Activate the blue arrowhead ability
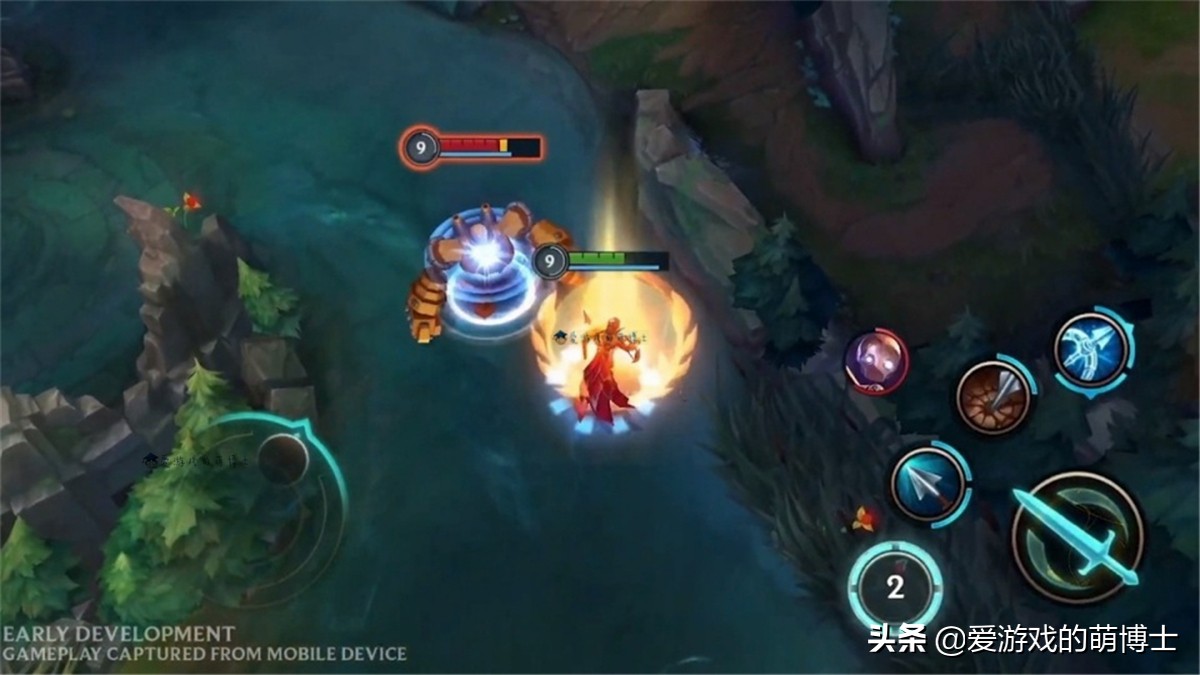The height and width of the screenshot is (675, 1200). 929,484
